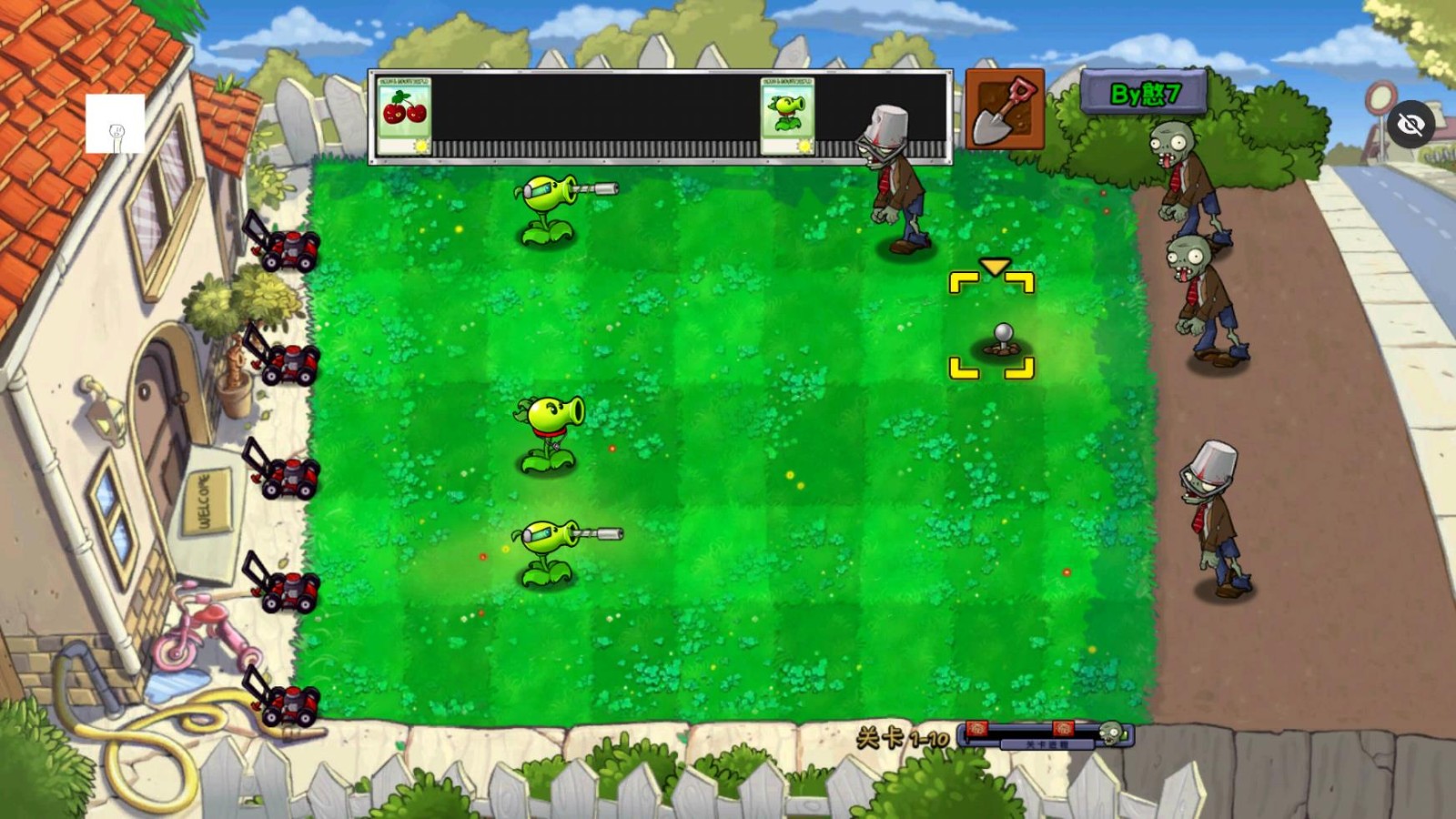The image size is (1456, 819).
Task: Click the downward arrow above the selected tile
Action: pyautogui.click(x=994, y=268)
